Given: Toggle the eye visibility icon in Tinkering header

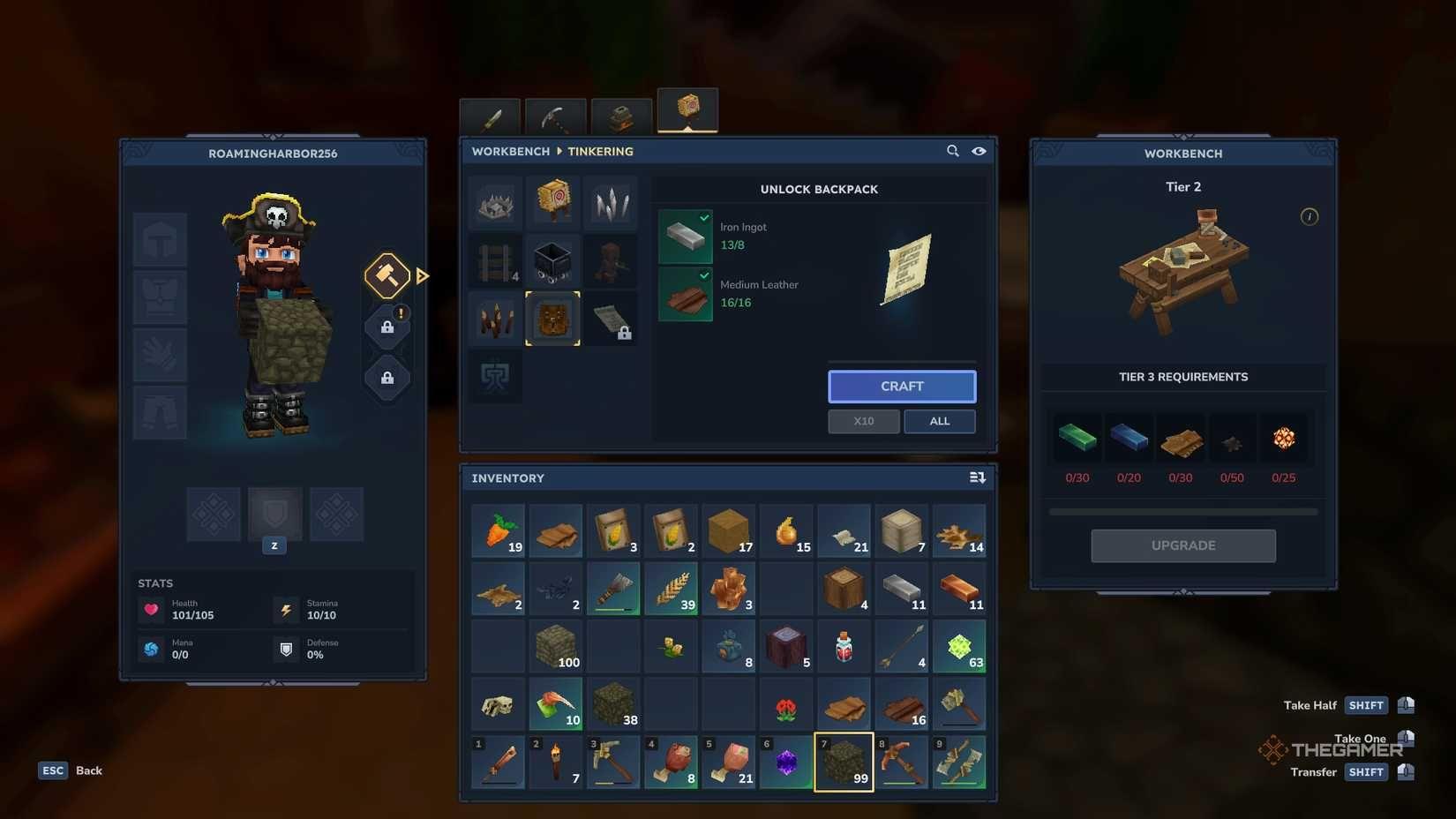Looking at the screenshot, I should point(979,151).
